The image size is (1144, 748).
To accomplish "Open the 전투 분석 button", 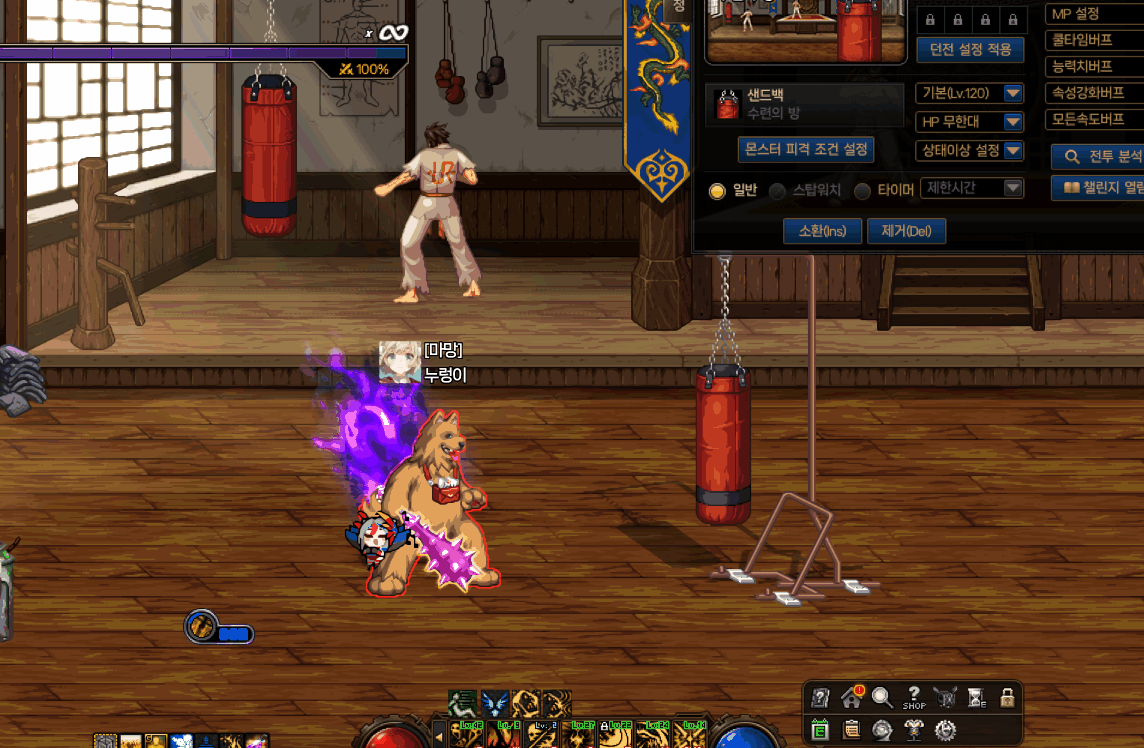I will [1100, 157].
